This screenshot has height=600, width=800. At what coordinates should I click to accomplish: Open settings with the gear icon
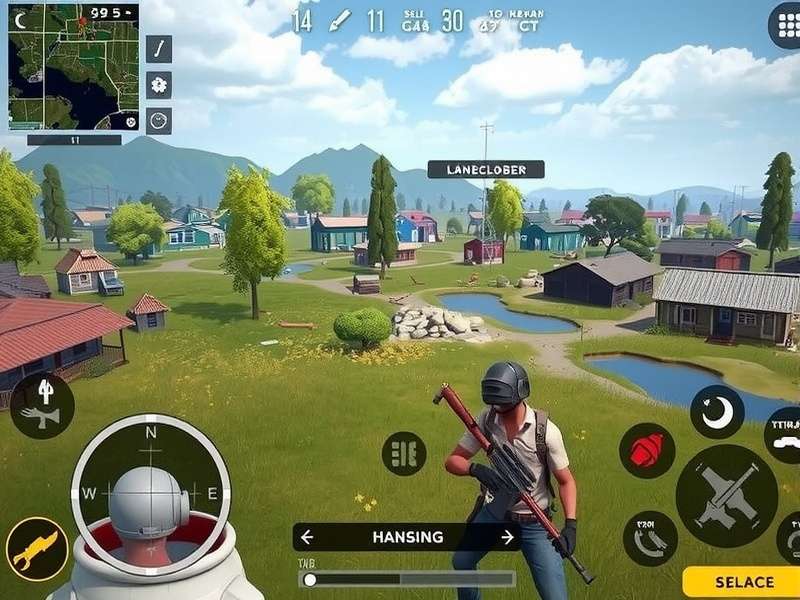click(x=159, y=85)
